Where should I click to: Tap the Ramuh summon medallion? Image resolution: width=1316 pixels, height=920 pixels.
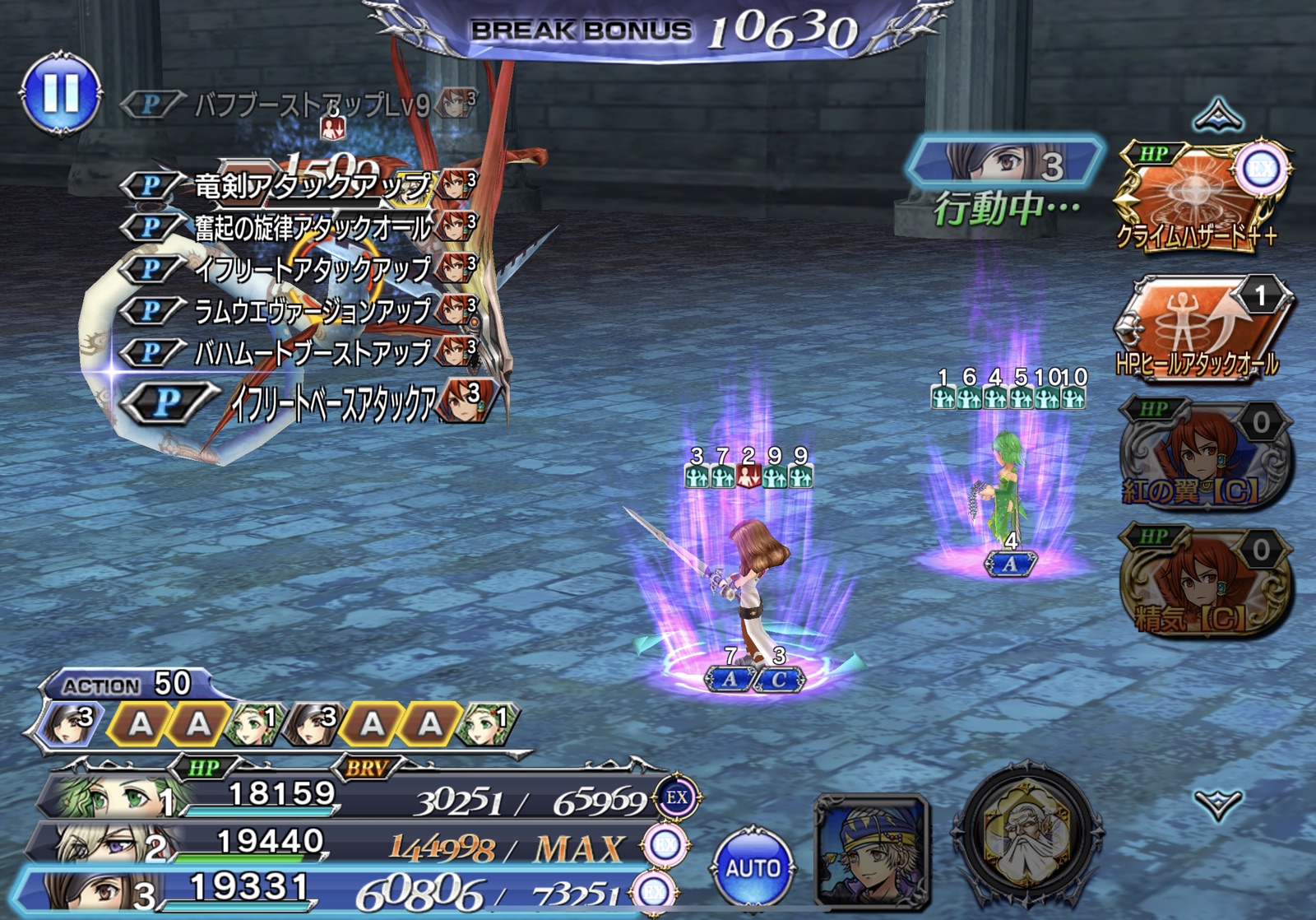[1026, 836]
